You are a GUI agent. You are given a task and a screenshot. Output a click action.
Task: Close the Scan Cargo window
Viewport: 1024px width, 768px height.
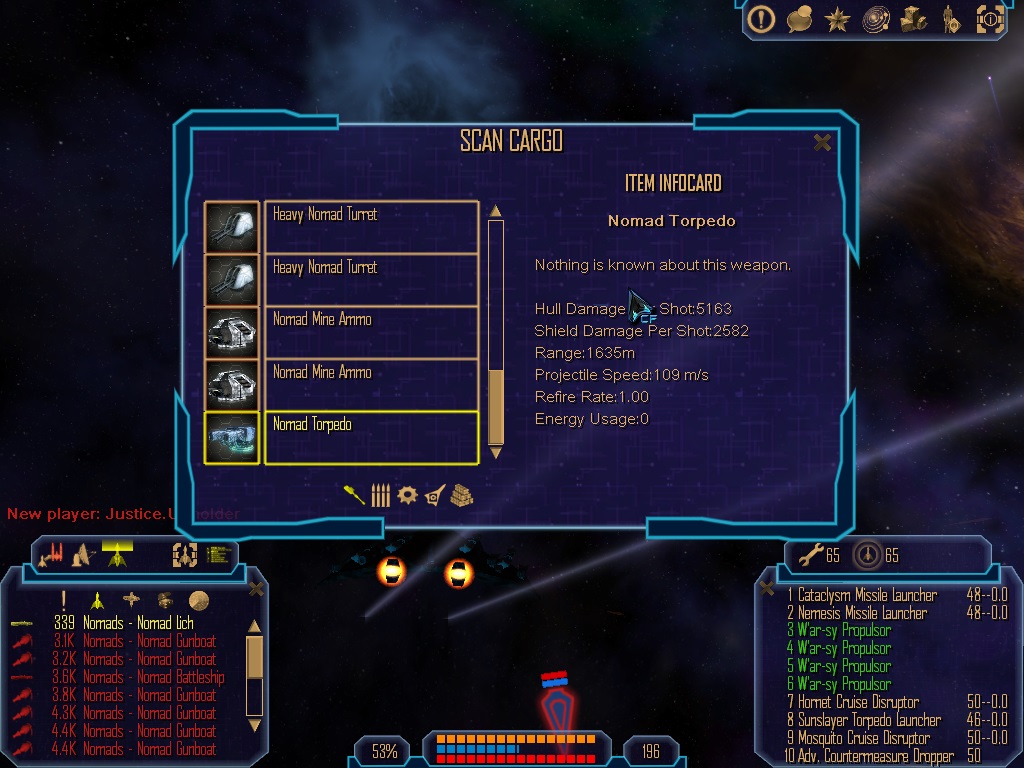click(x=822, y=143)
